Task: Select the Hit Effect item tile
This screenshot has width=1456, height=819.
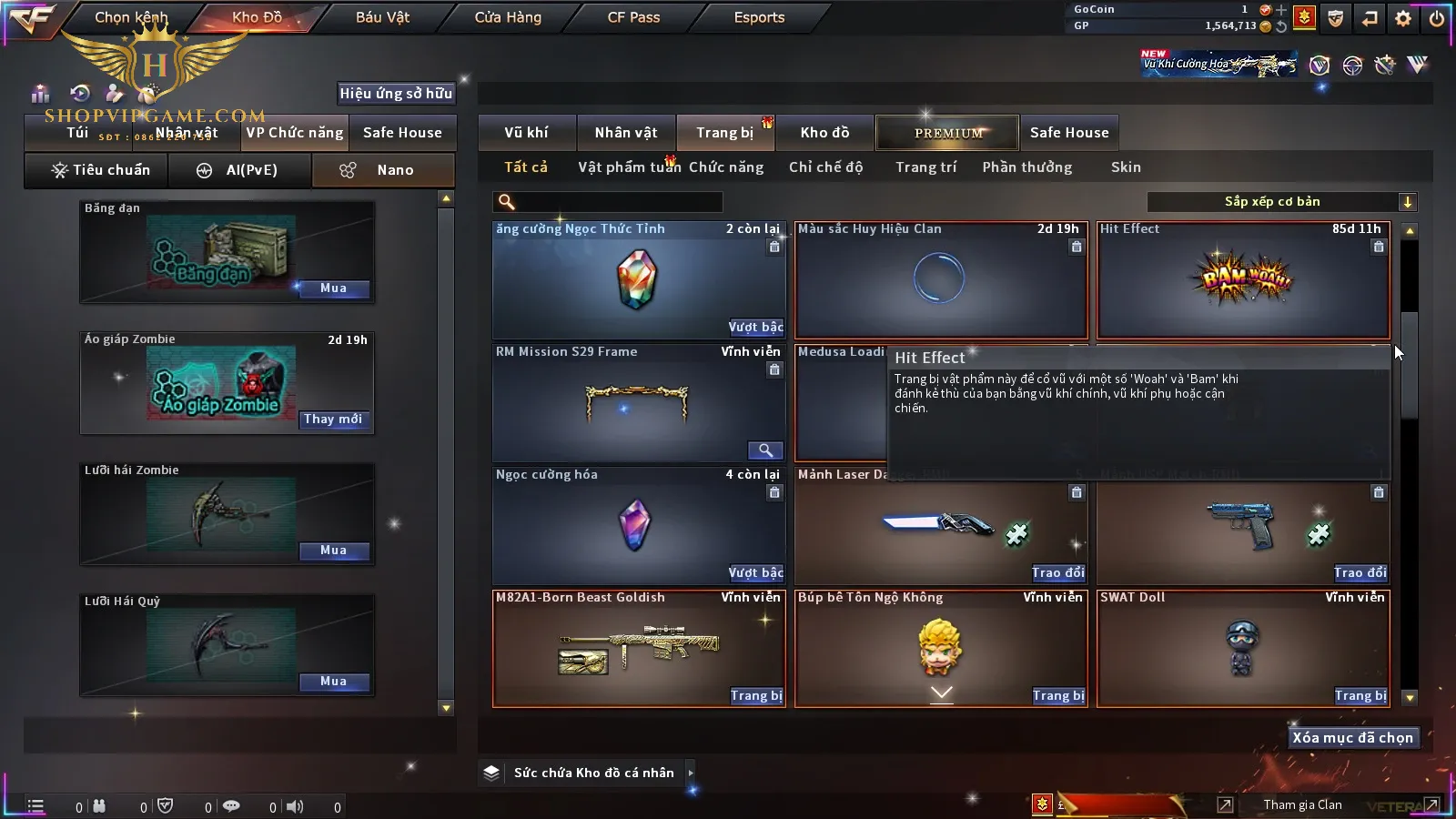Action: (x=1243, y=279)
